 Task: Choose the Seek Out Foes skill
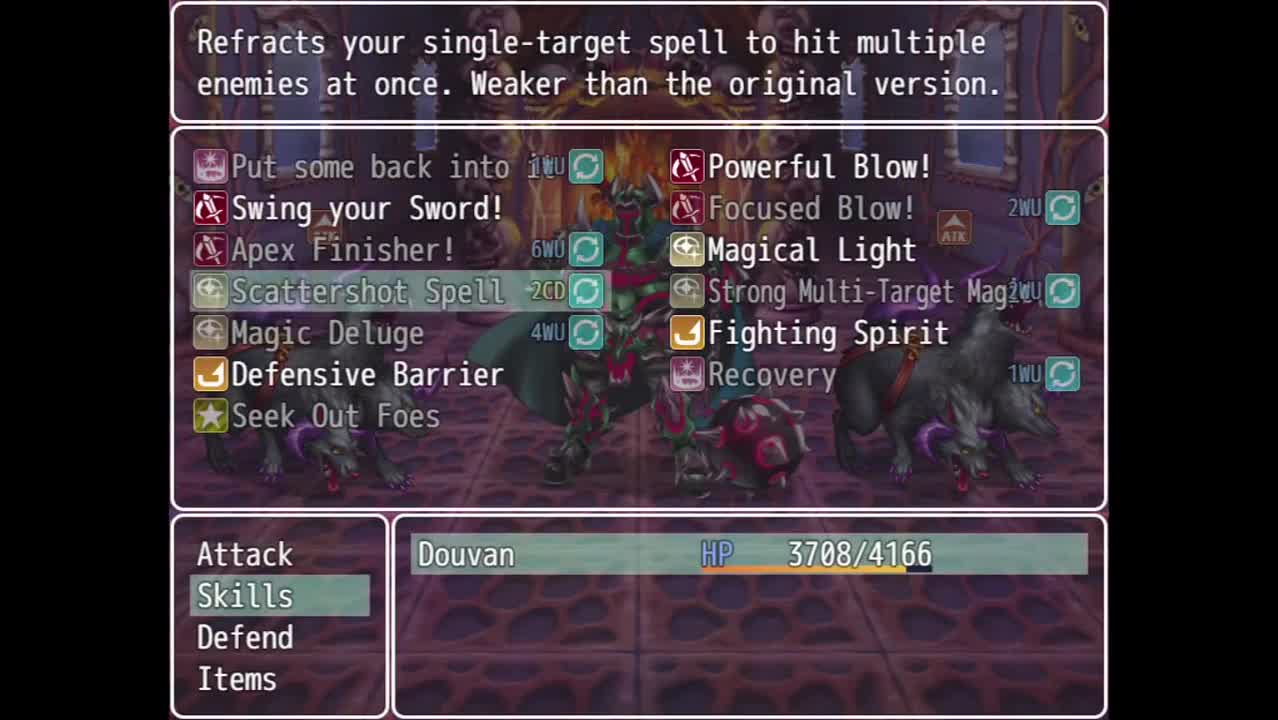click(335, 416)
